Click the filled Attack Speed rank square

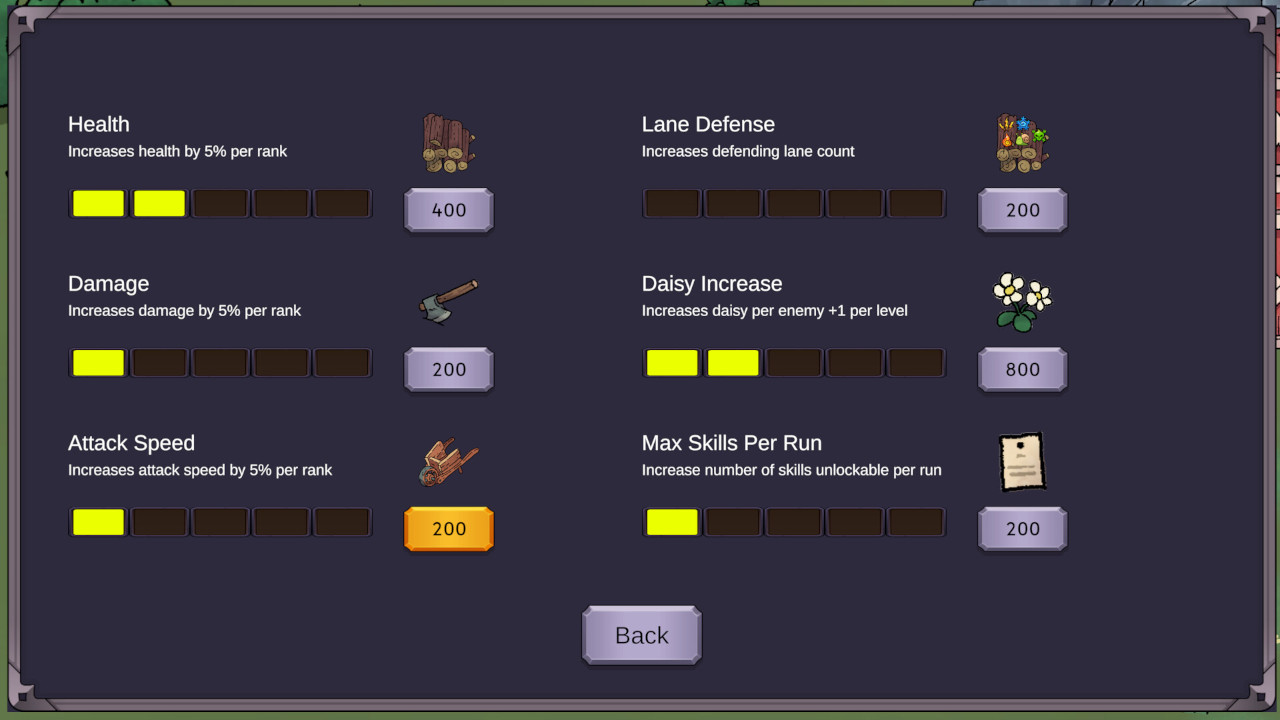(97, 521)
